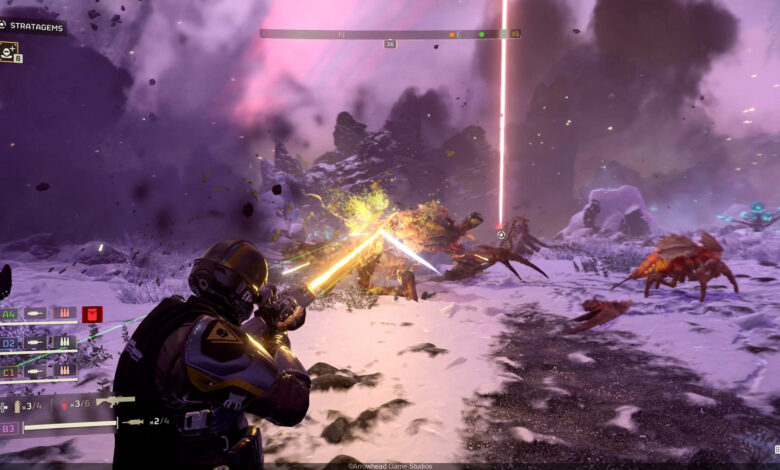Select squad member C1 tag

(10, 370)
